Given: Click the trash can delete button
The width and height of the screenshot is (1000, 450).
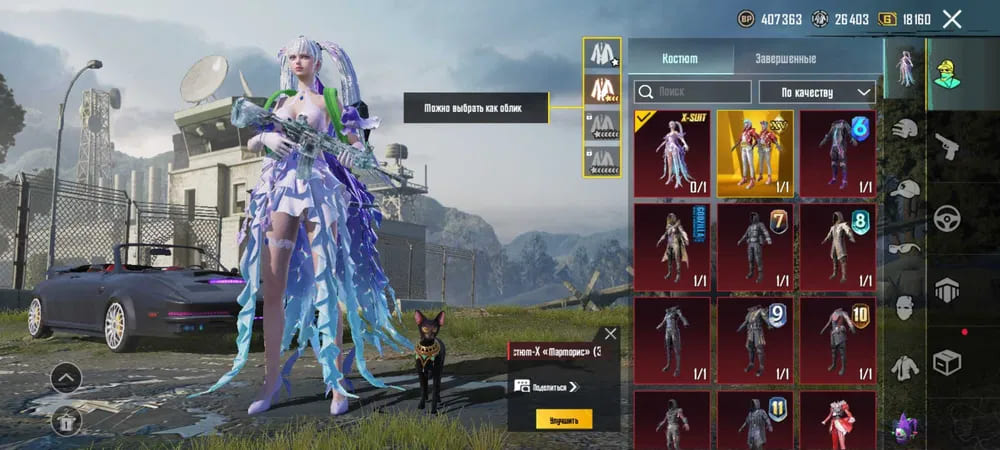Looking at the screenshot, I should point(66,419).
